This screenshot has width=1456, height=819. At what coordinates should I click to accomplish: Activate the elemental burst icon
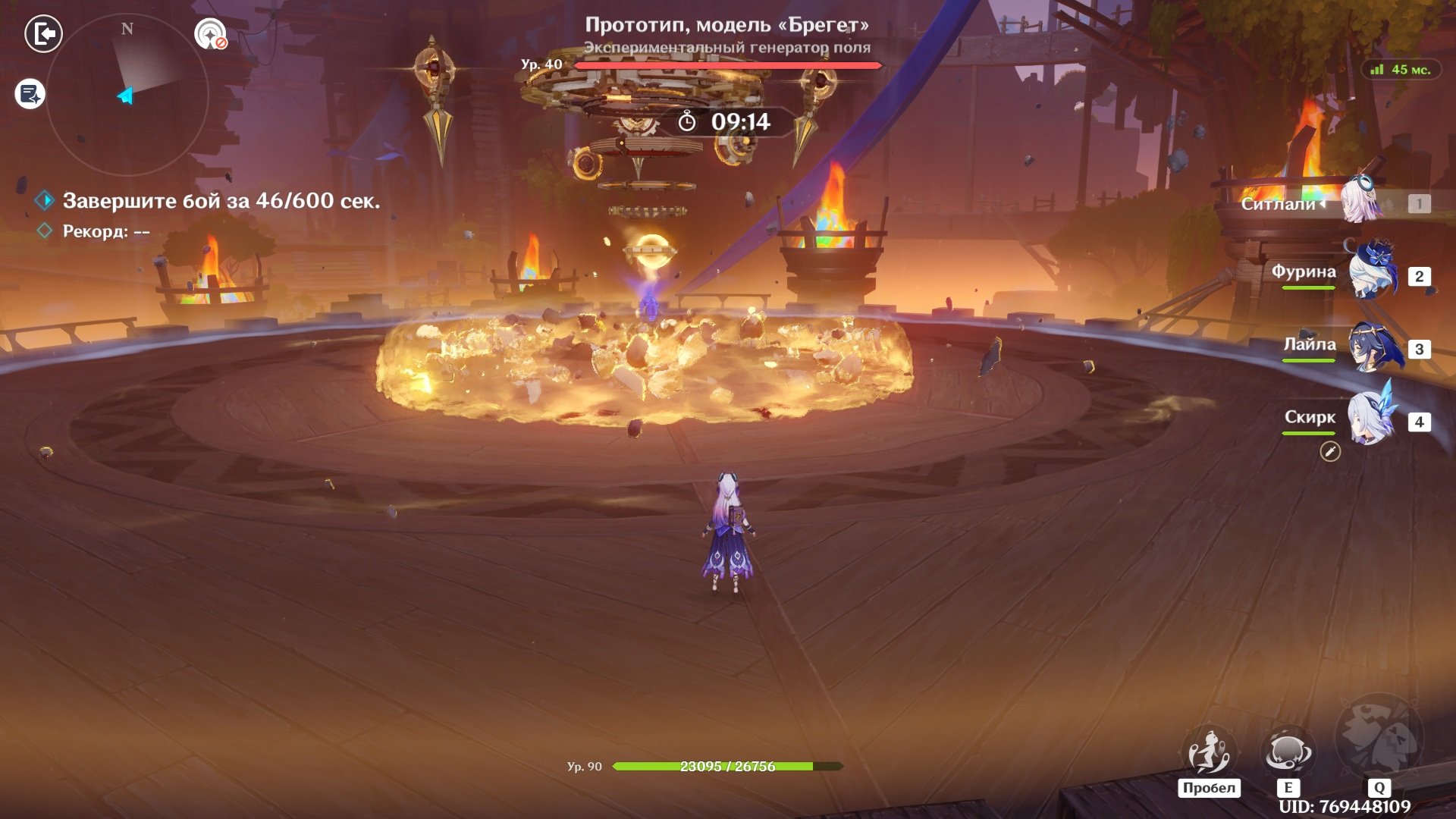pyautogui.click(x=1379, y=736)
